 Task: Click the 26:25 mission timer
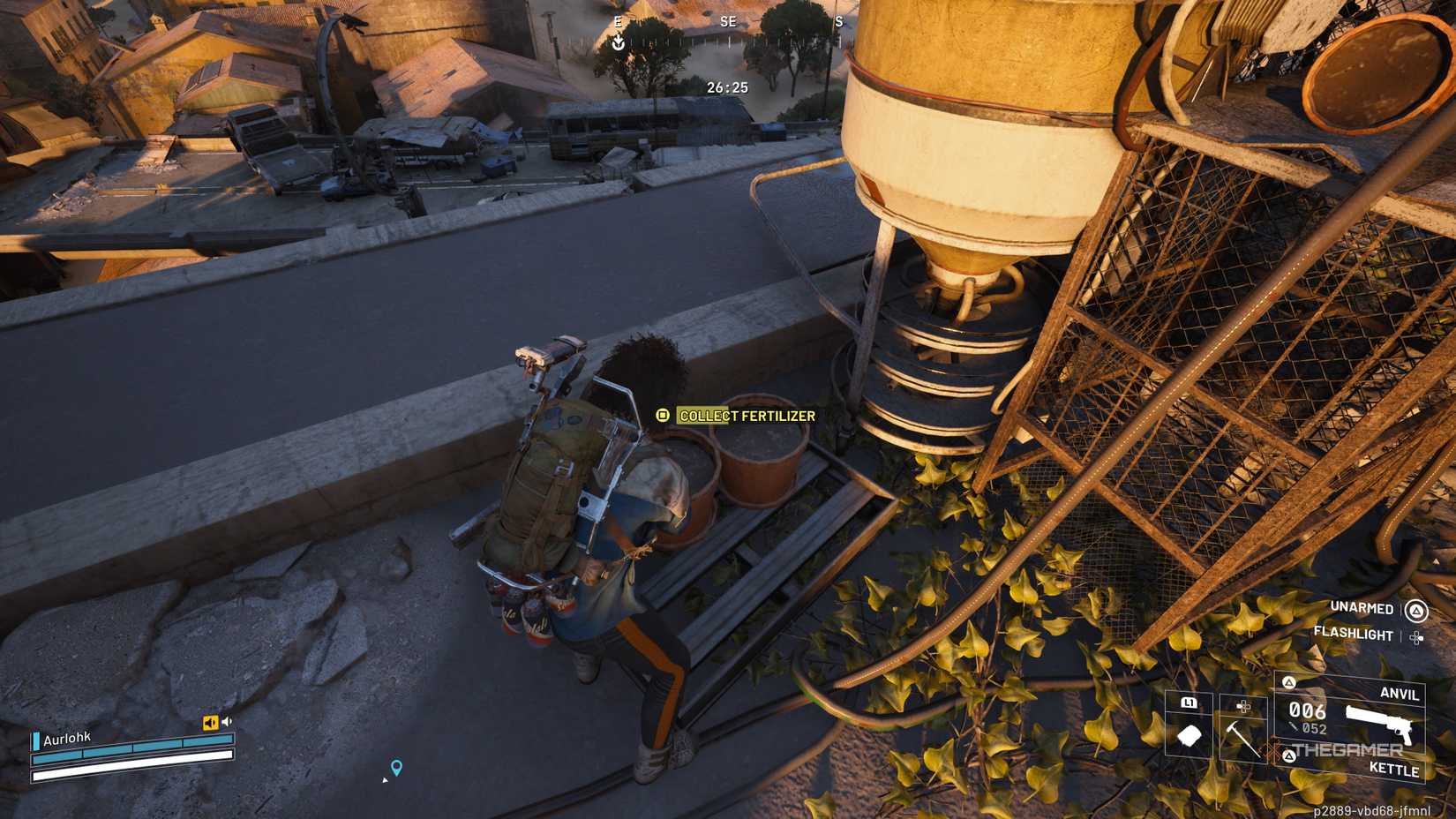(x=725, y=88)
